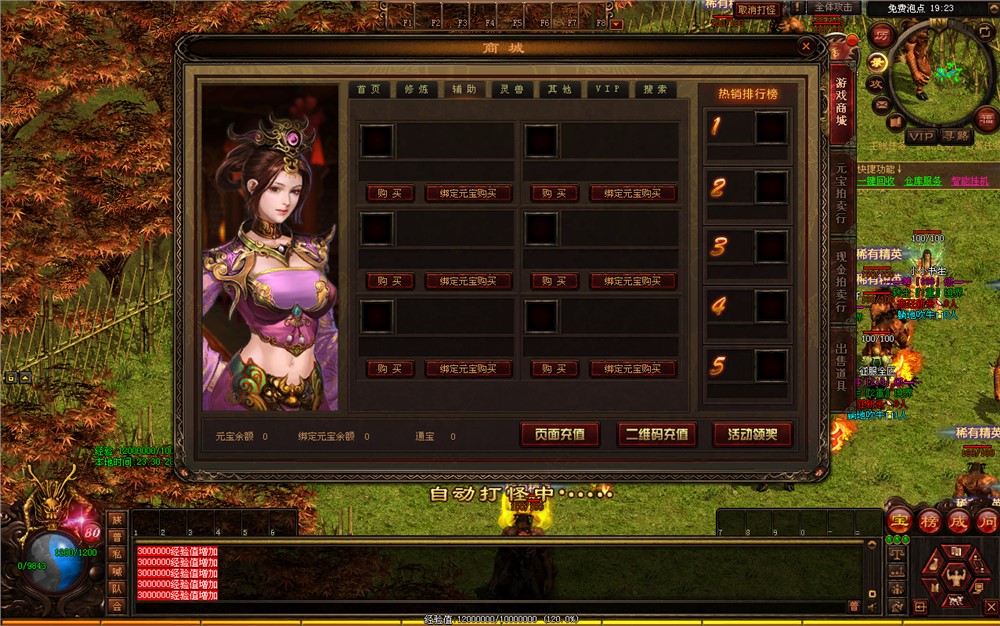Screen dimensions: 1000x626
Task: Claim rewards with 活动领奖 button
Action: (752, 434)
